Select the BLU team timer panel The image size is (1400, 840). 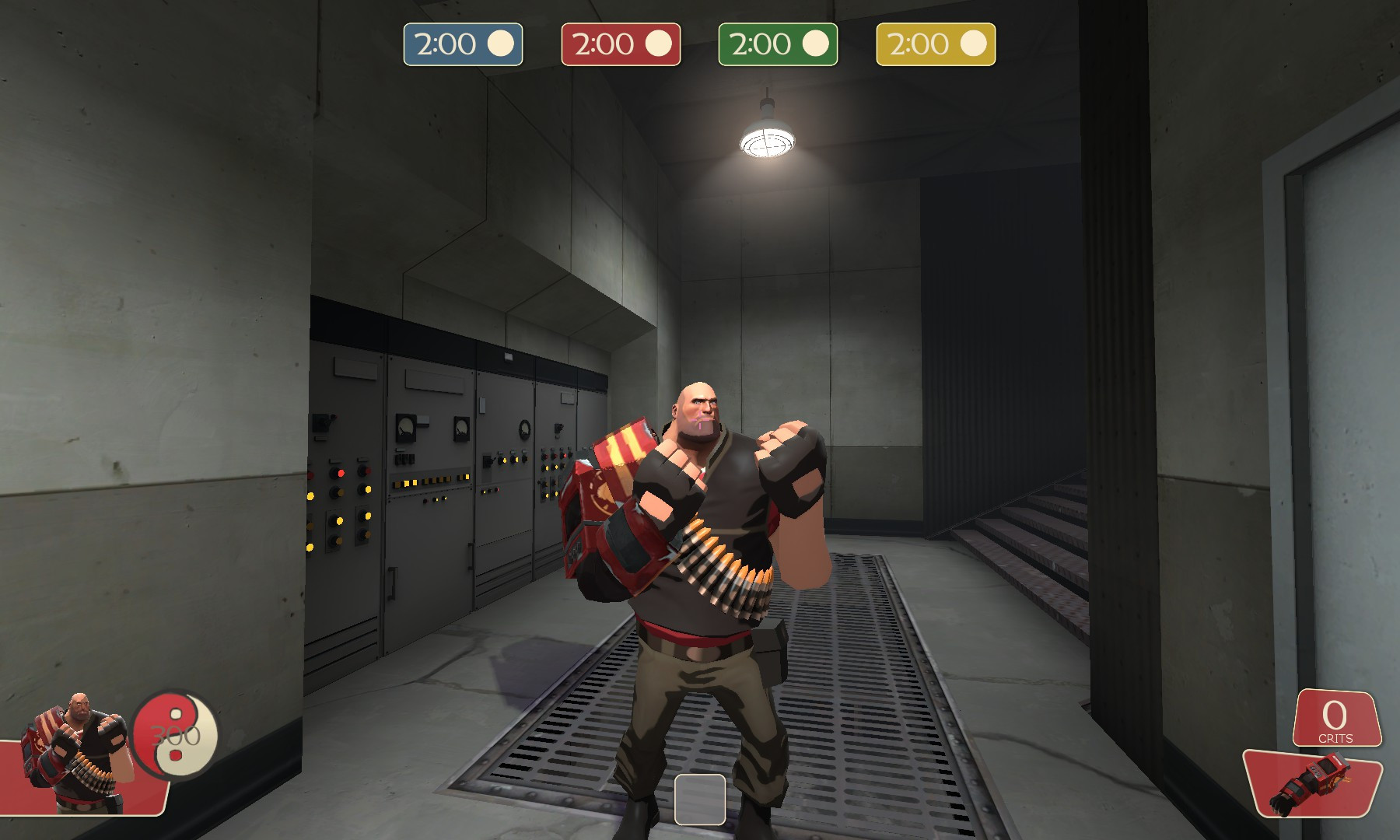coord(463,44)
